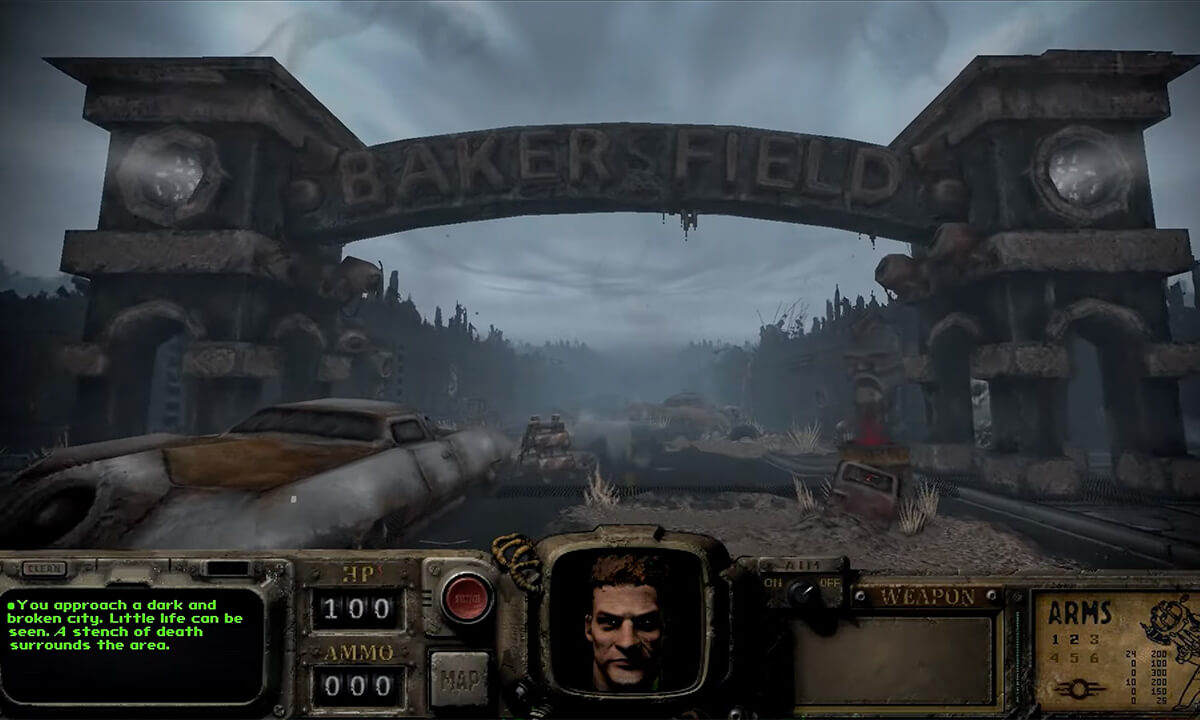Select the empty WEAPON display panel
The image size is (1200, 720).
pos(896,660)
